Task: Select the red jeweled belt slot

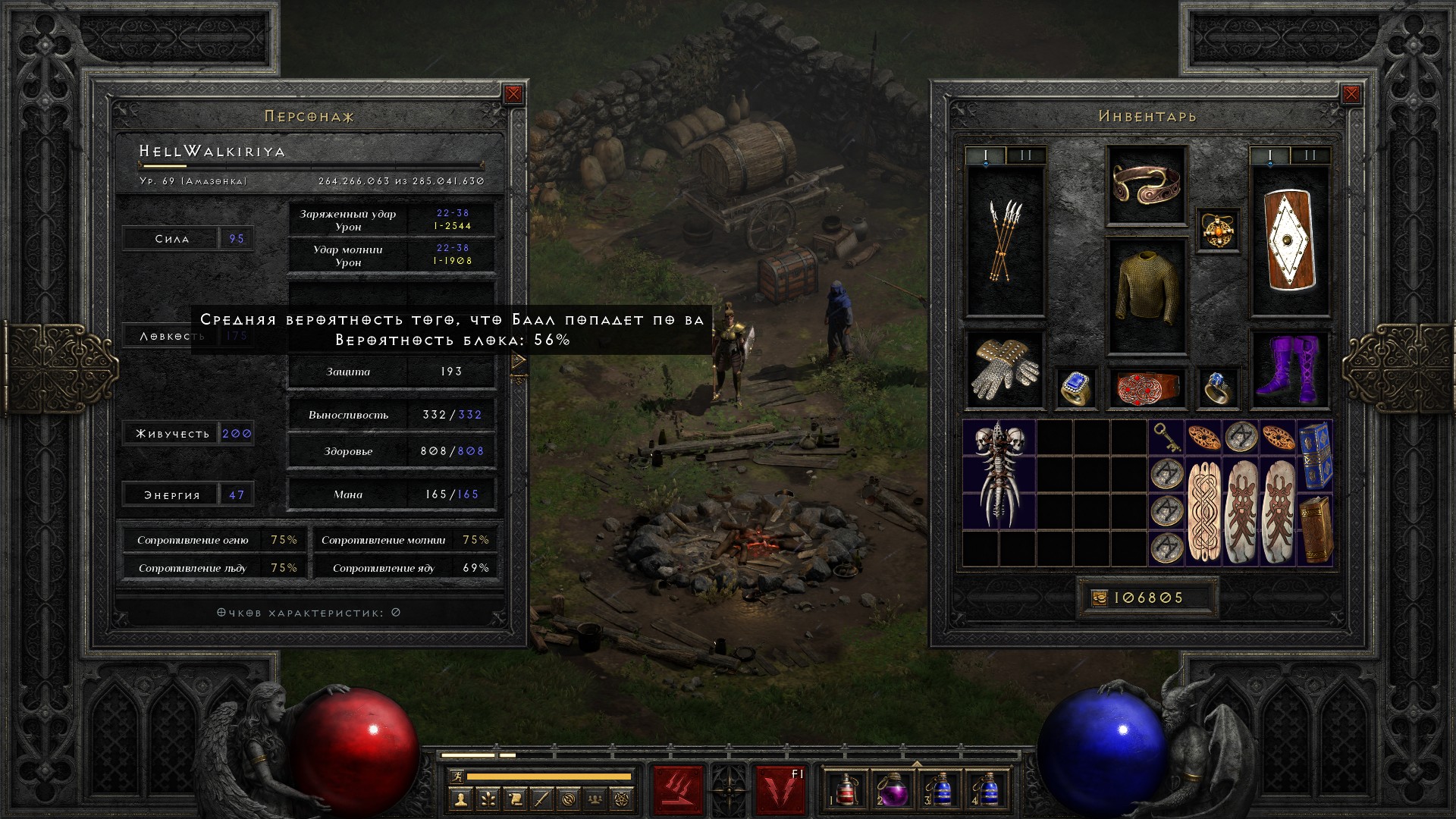Action: tap(1146, 388)
